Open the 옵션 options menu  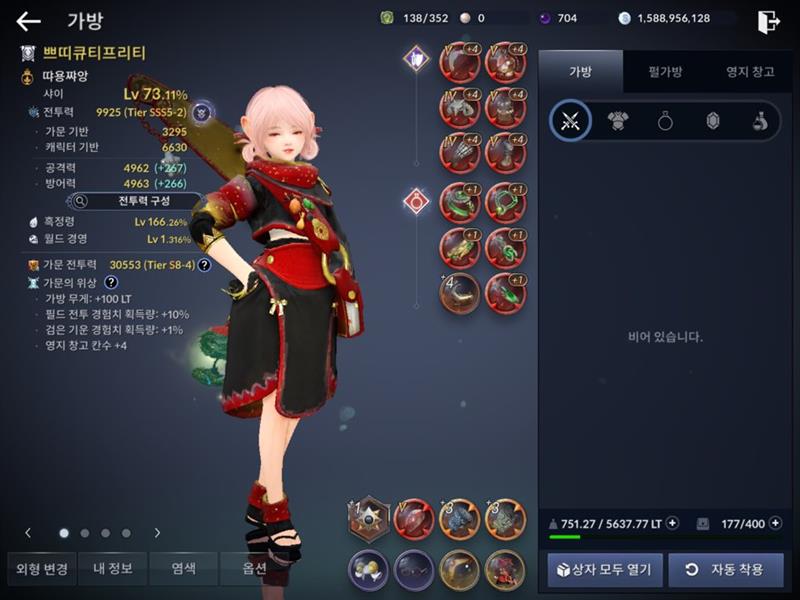[x=254, y=569]
